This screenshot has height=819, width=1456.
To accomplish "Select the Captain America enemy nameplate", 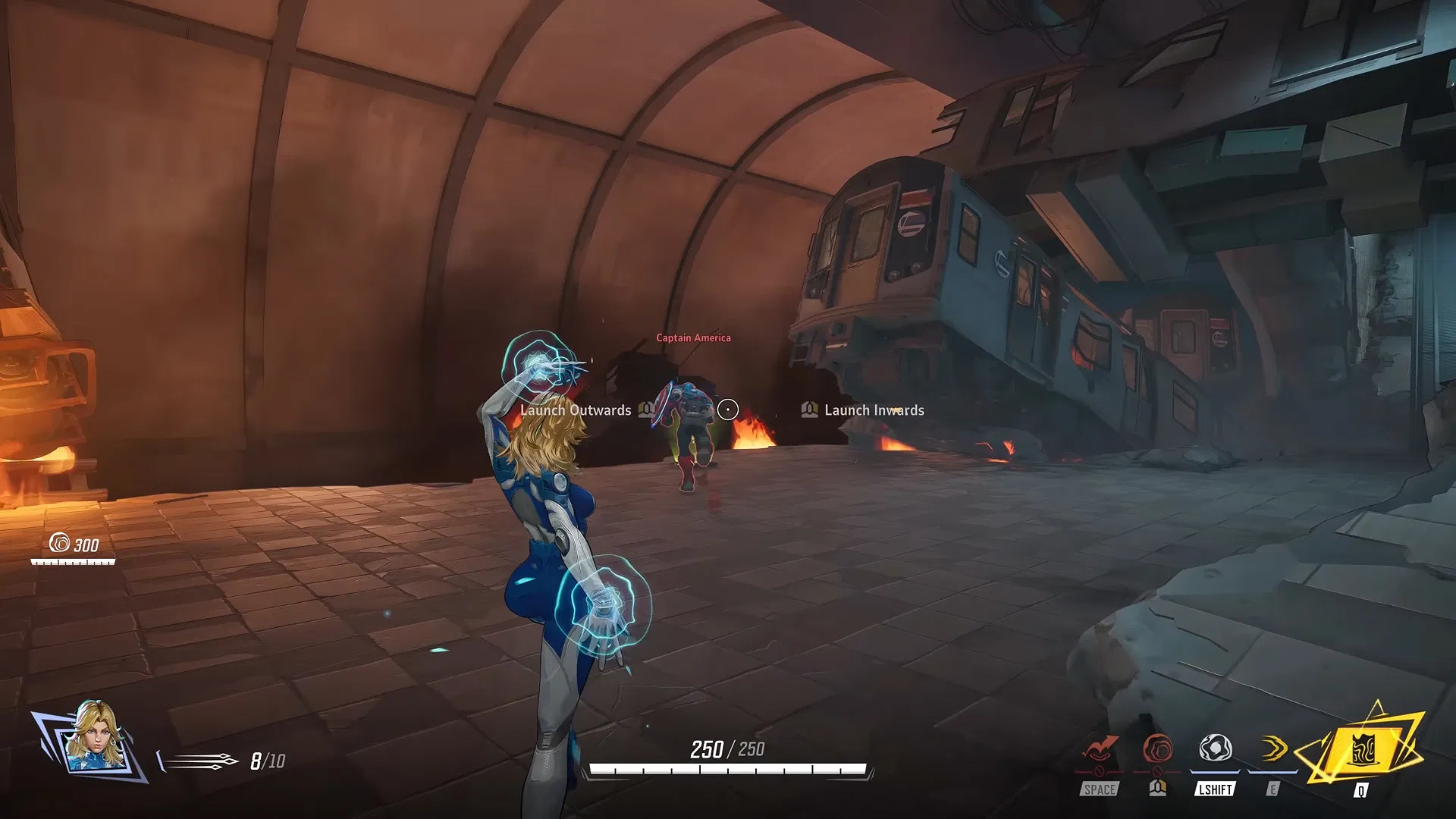I will (694, 338).
